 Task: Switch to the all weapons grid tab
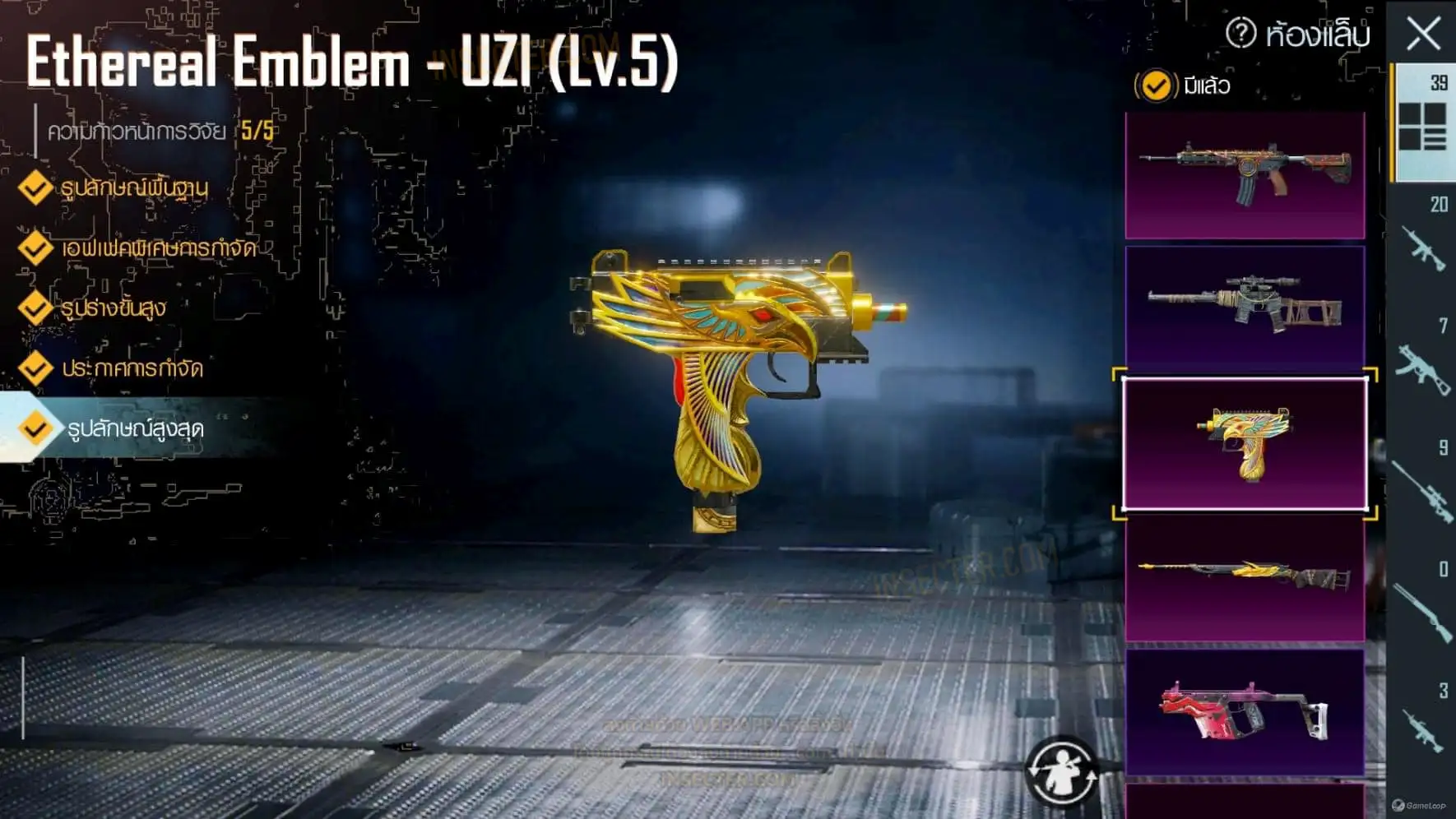pyautogui.click(x=1422, y=123)
